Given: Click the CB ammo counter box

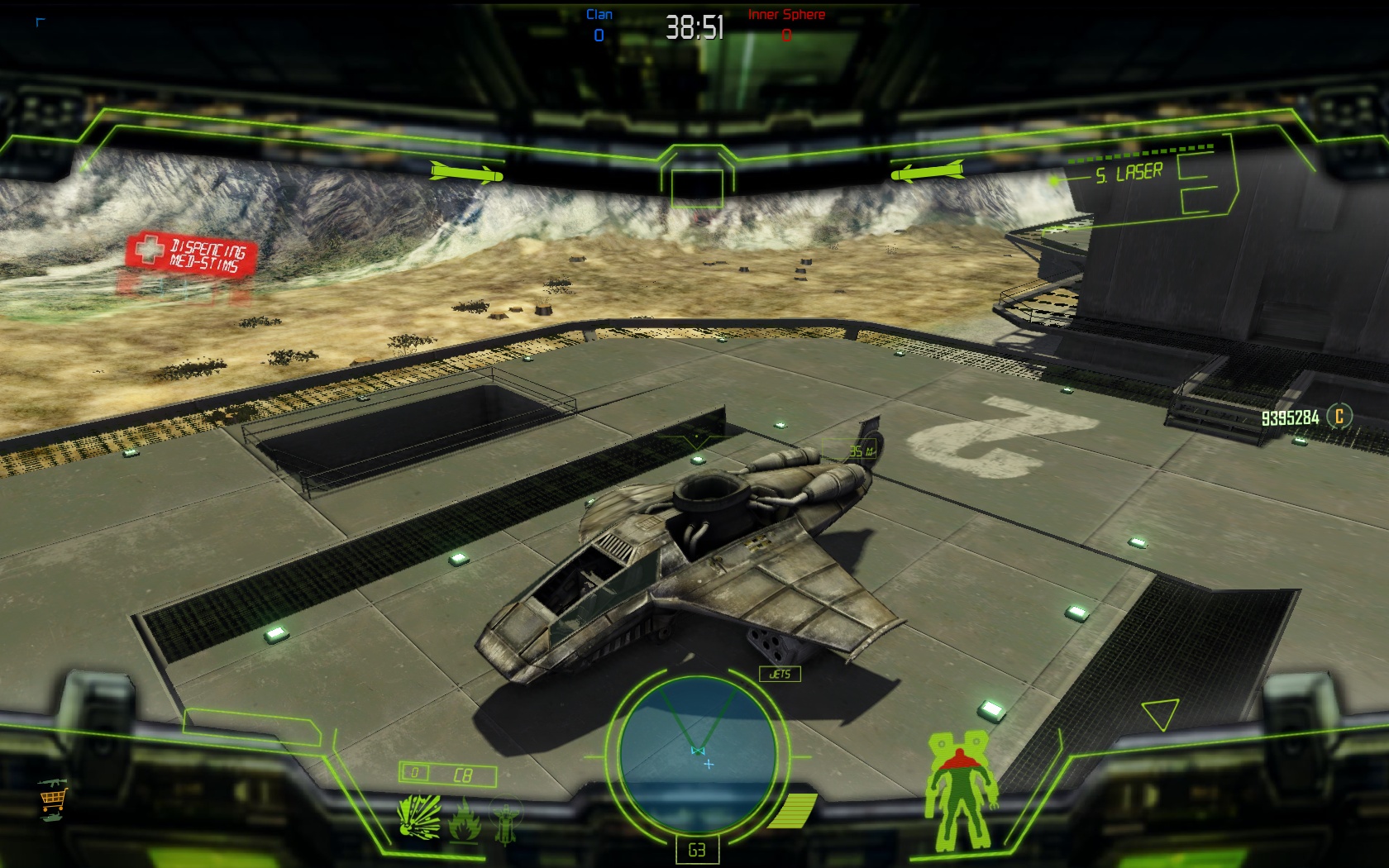Looking at the screenshot, I should click(447, 775).
